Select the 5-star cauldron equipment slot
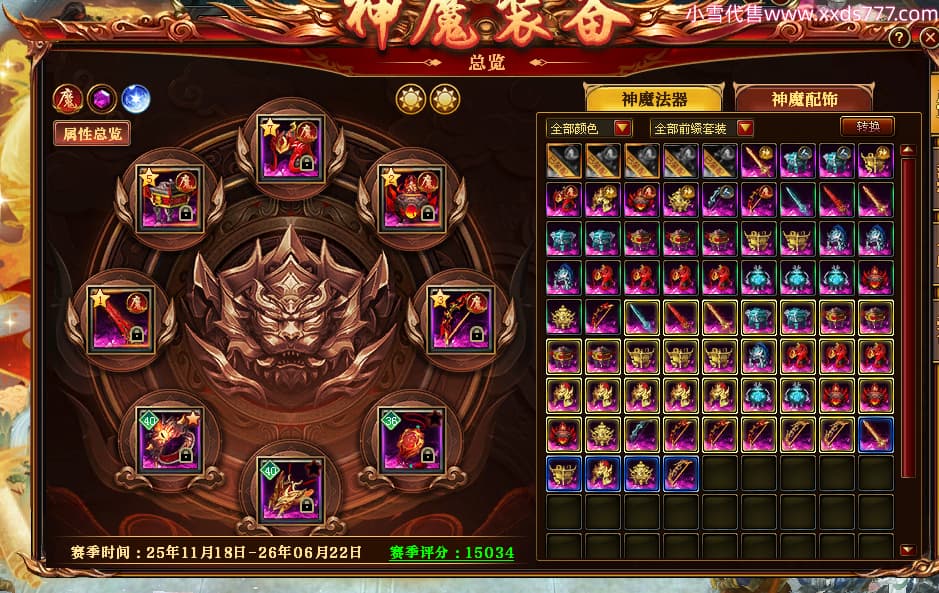This screenshot has width=939, height=593. point(170,199)
